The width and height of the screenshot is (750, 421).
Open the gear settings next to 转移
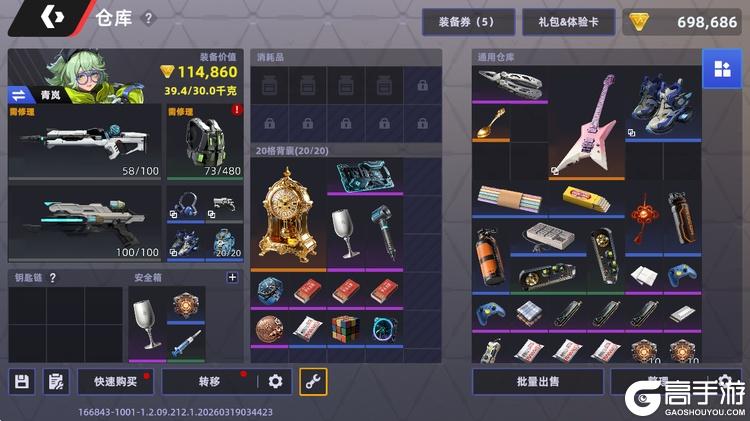[x=276, y=381]
